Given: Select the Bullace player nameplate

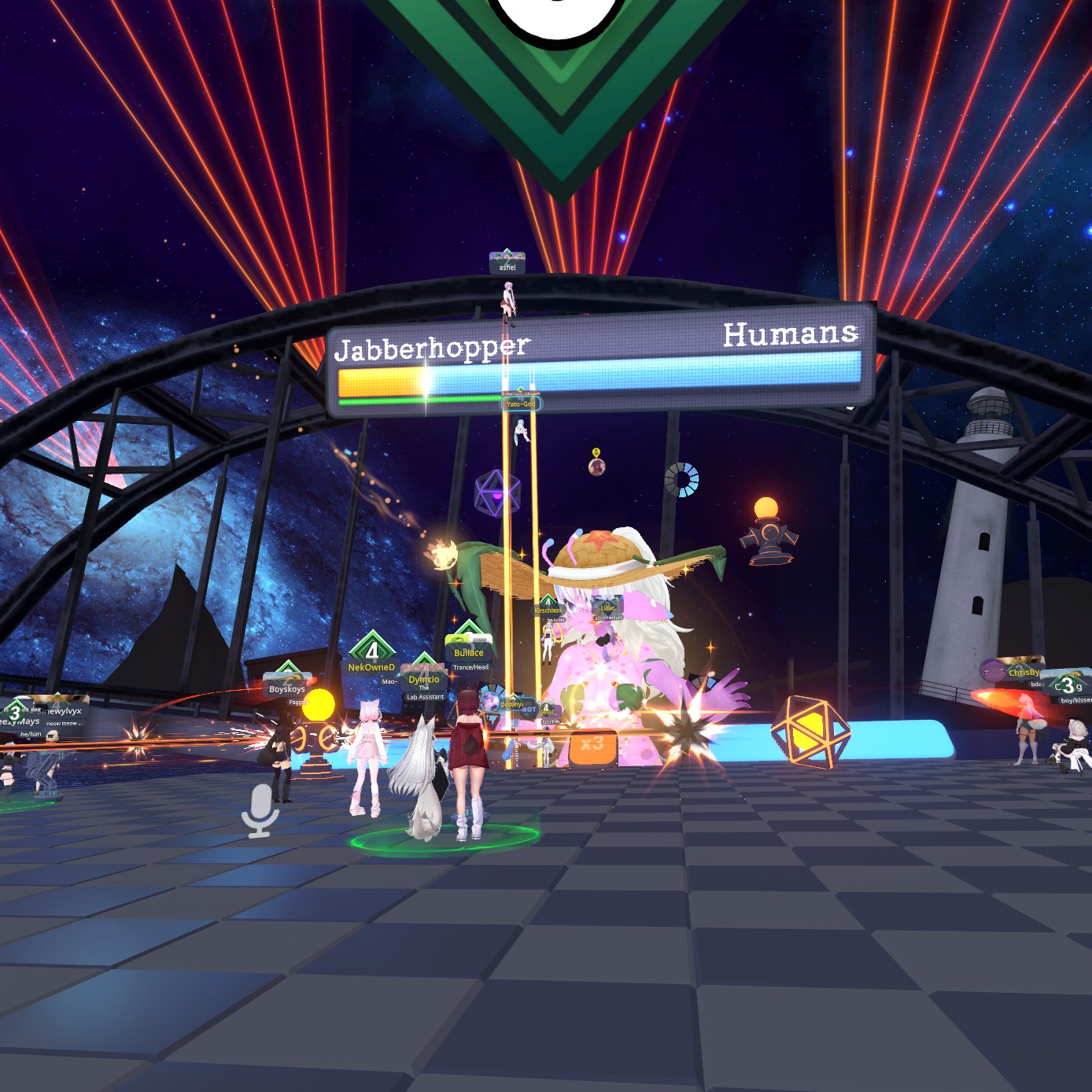Looking at the screenshot, I should click(x=469, y=653).
